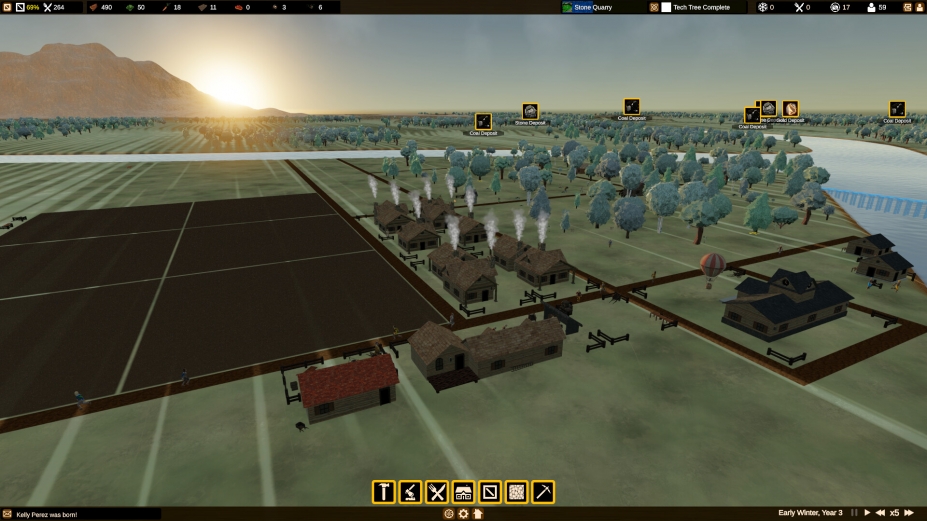Open the gear settings icon

[x=463, y=514]
